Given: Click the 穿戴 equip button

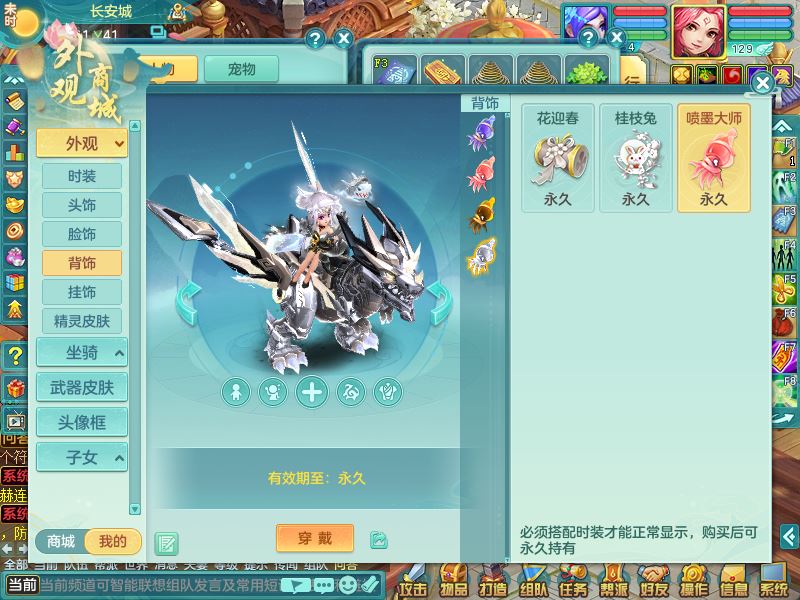Looking at the screenshot, I should pyautogui.click(x=314, y=537).
